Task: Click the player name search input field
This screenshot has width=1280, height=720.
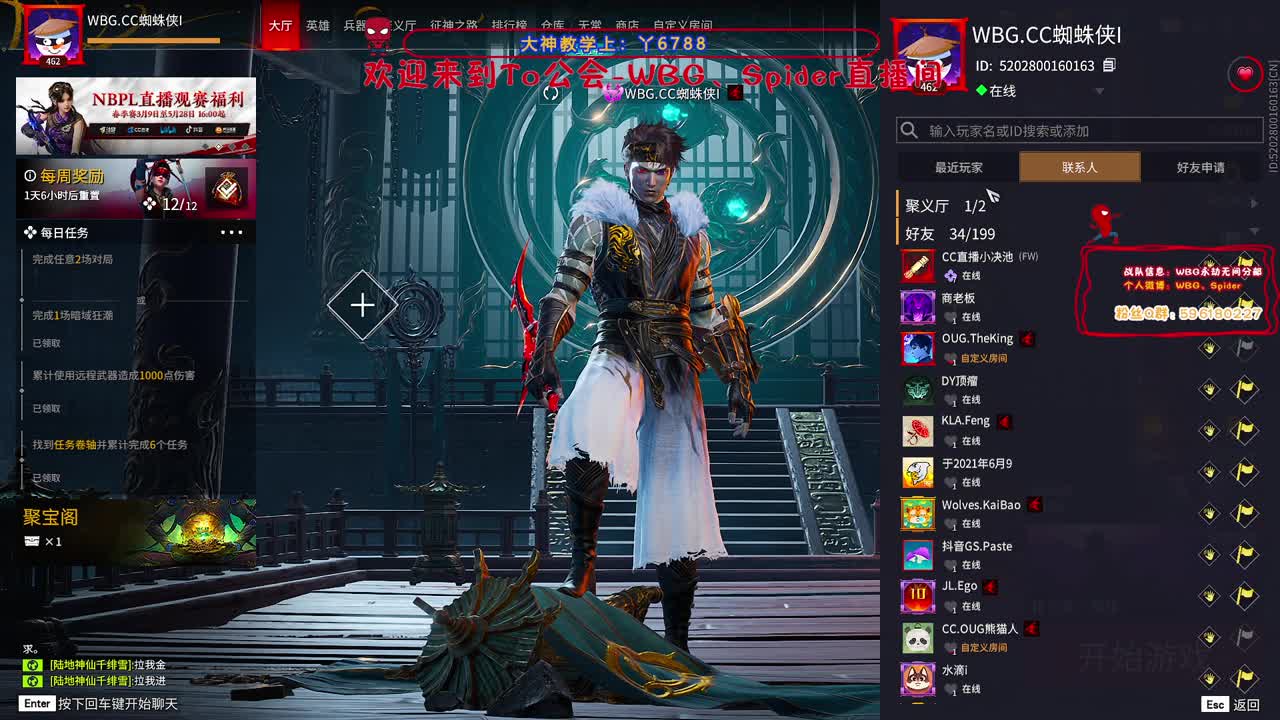Action: tap(1010, 129)
